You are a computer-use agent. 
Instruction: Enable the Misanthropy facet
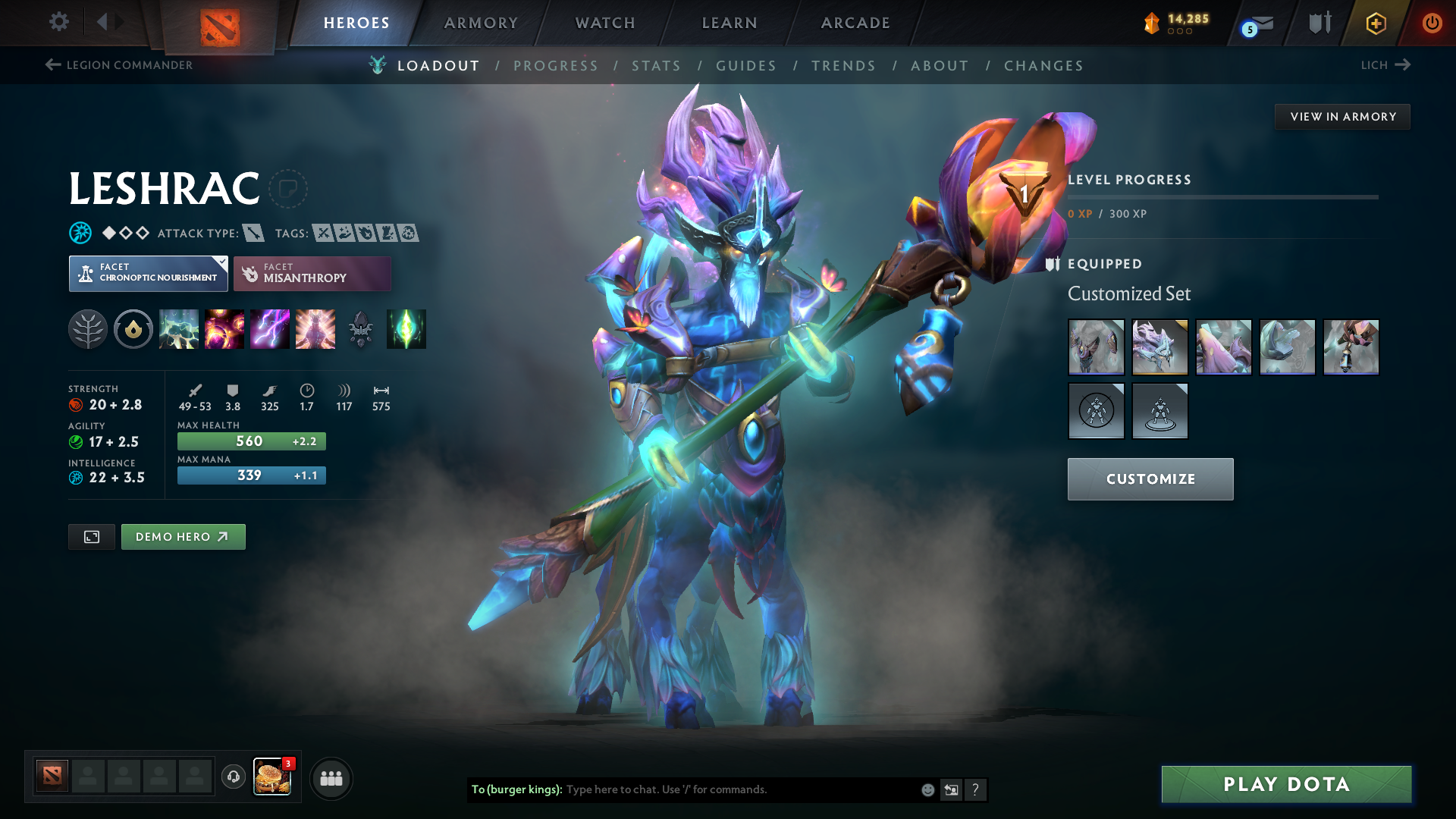point(312,273)
